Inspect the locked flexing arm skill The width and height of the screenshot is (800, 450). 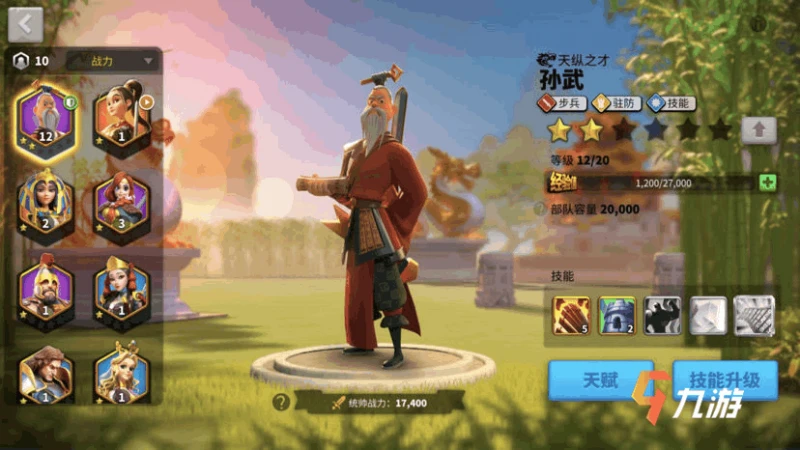point(662,316)
